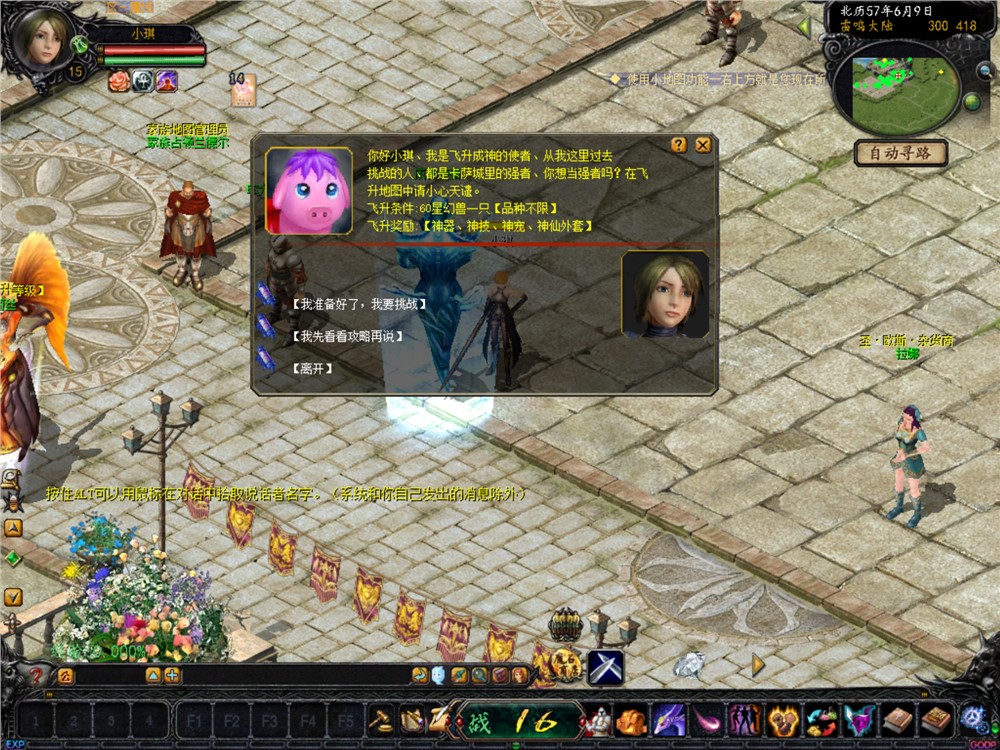Viewport: 1000px width, 750px height.
Task: Choose the 【离开】 dialogue option
Action: click(312, 368)
